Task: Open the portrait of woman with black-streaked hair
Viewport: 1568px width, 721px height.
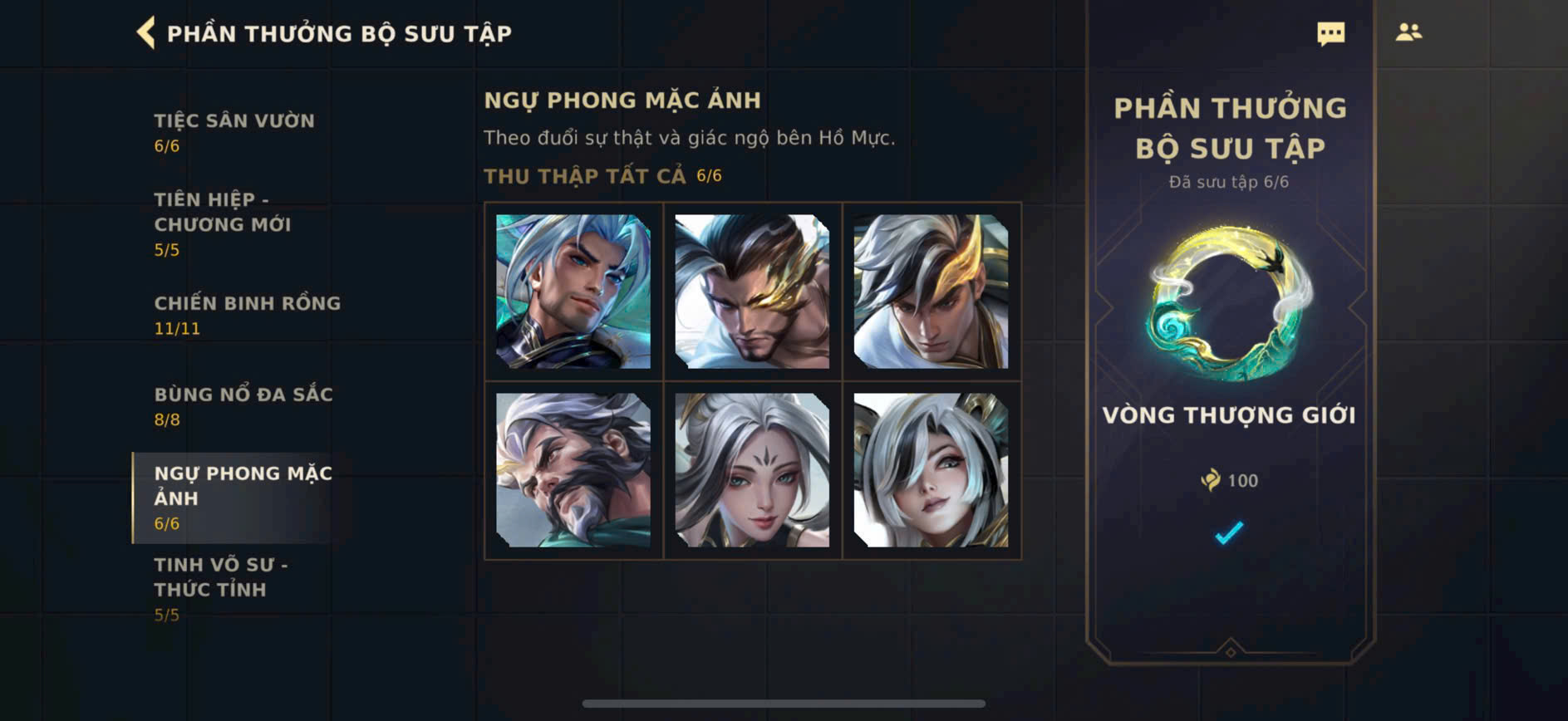Action: (931, 470)
